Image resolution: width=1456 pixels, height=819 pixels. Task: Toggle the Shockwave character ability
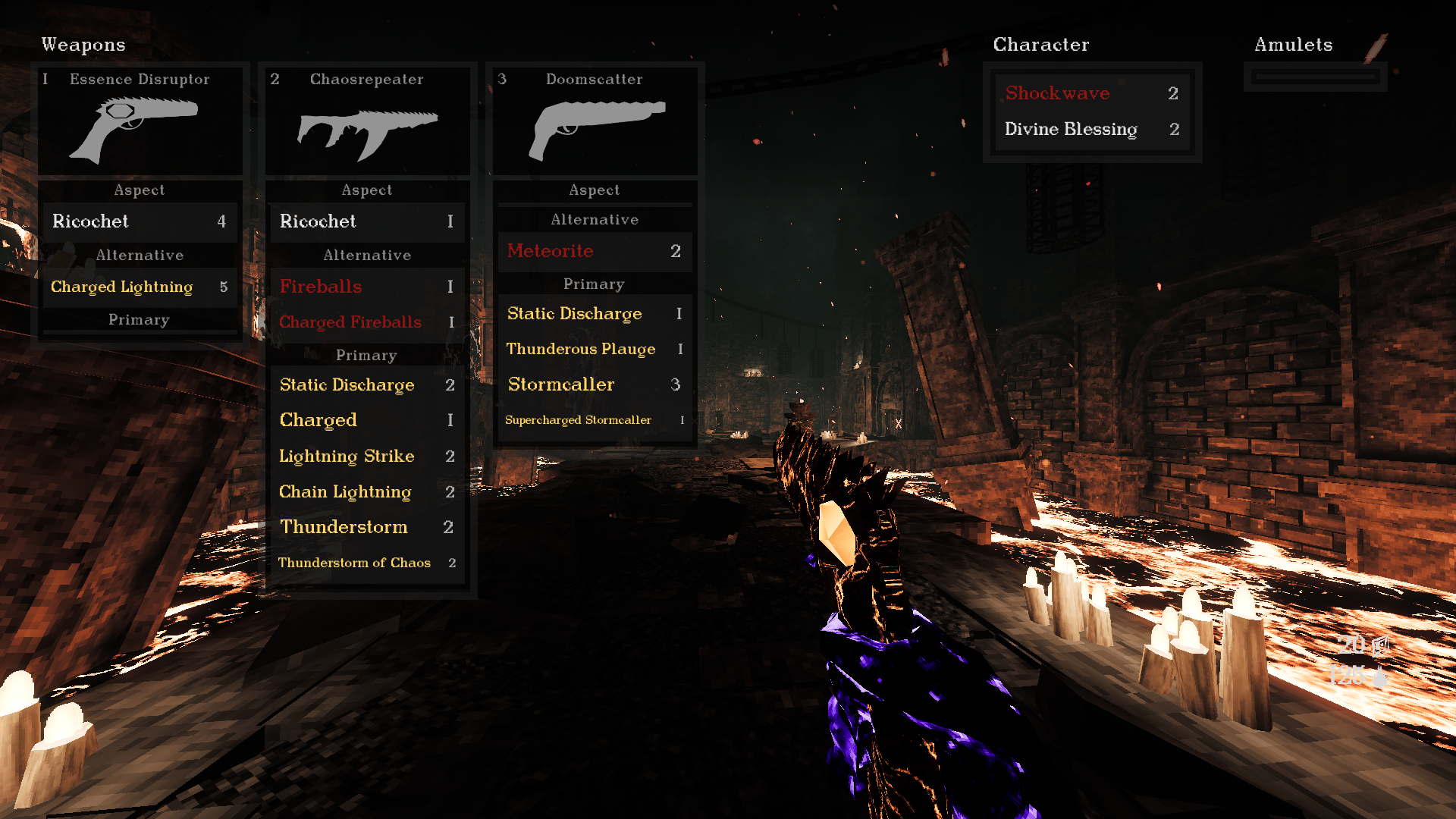pyautogui.click(x=1057, y=93)
